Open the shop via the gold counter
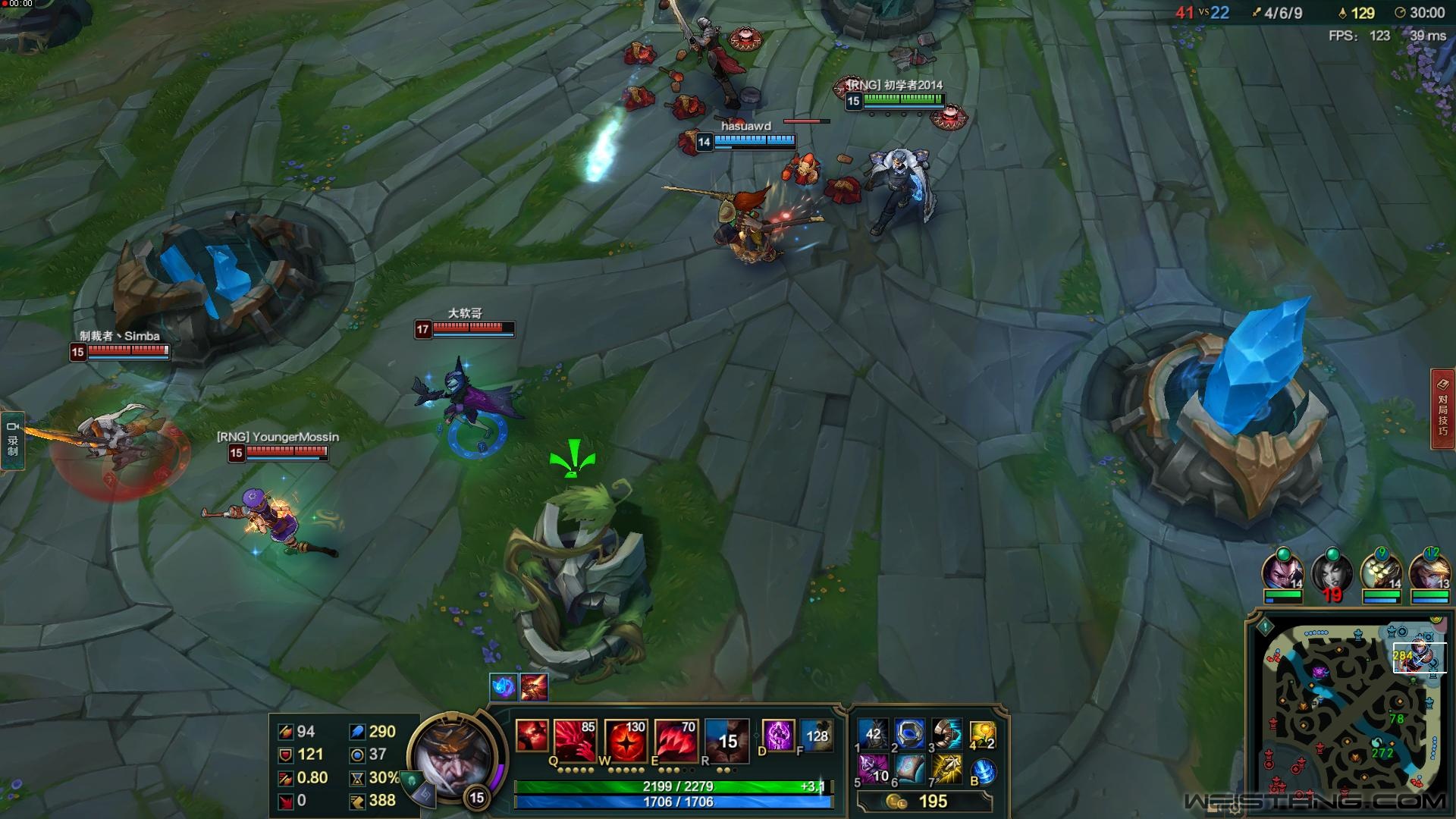Screen dimensions: 1456x819 pos(924,802)
